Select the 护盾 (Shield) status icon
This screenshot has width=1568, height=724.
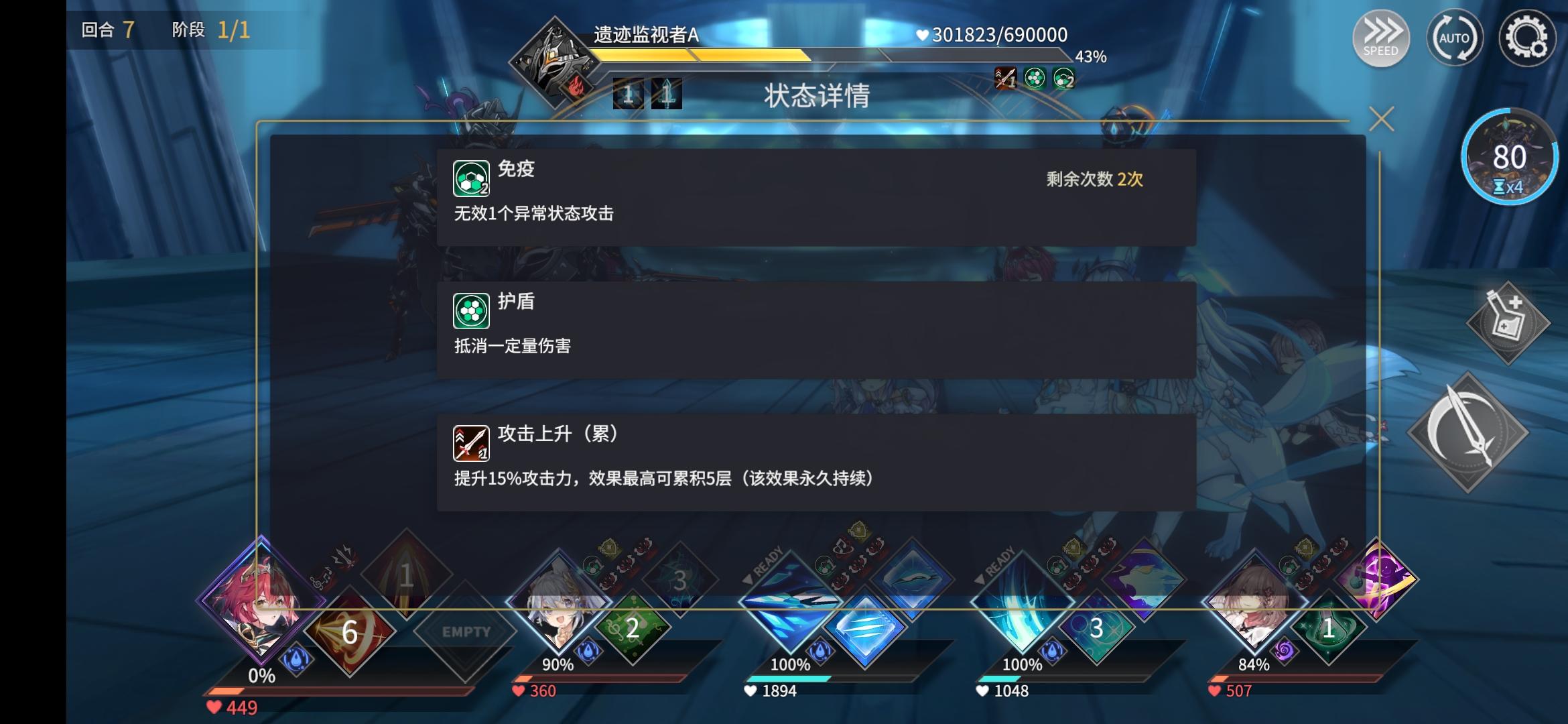click(x=470, y=310)
